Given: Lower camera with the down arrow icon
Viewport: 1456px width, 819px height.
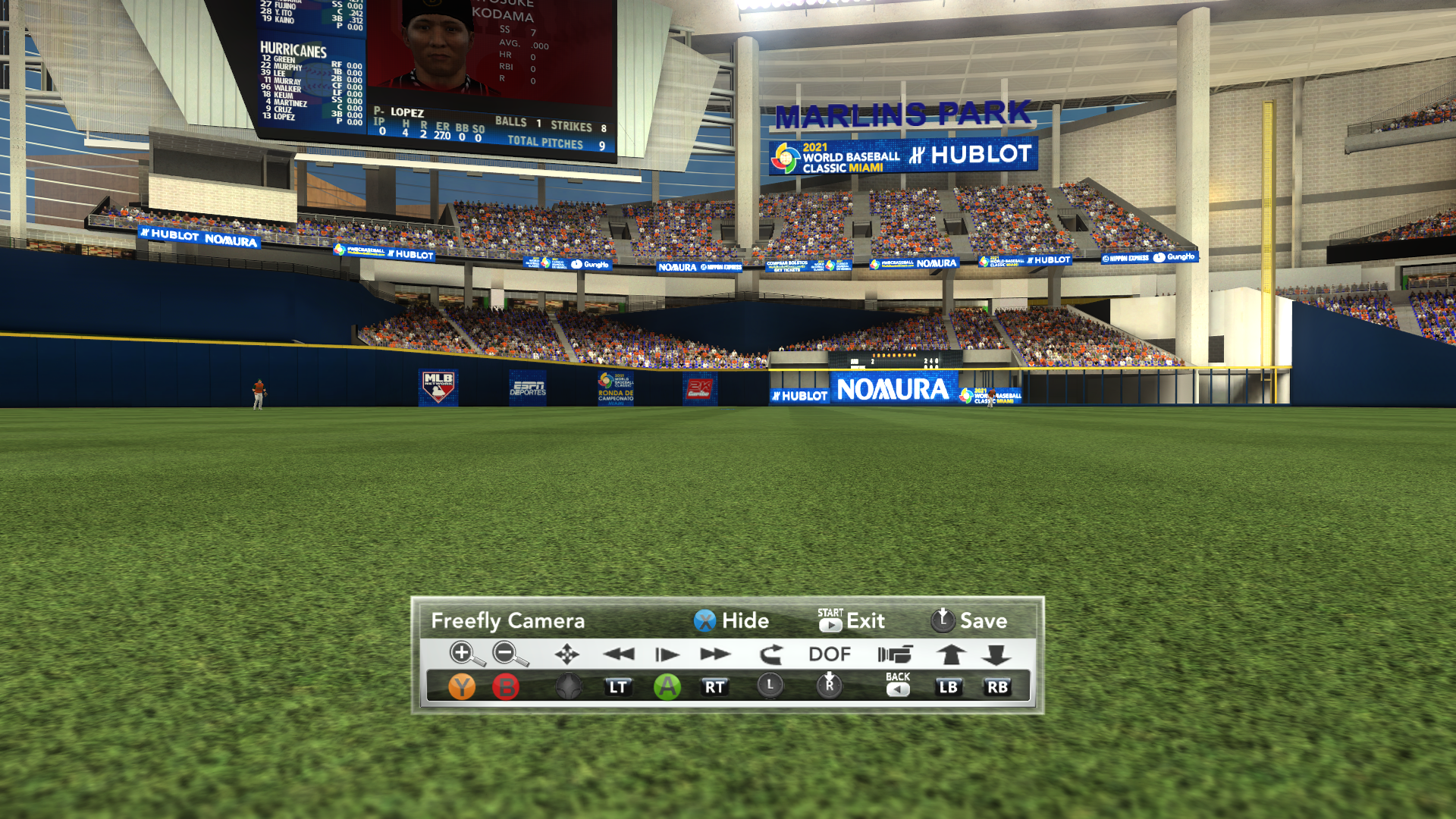Looking at the screenshot, I should (996, 654).
